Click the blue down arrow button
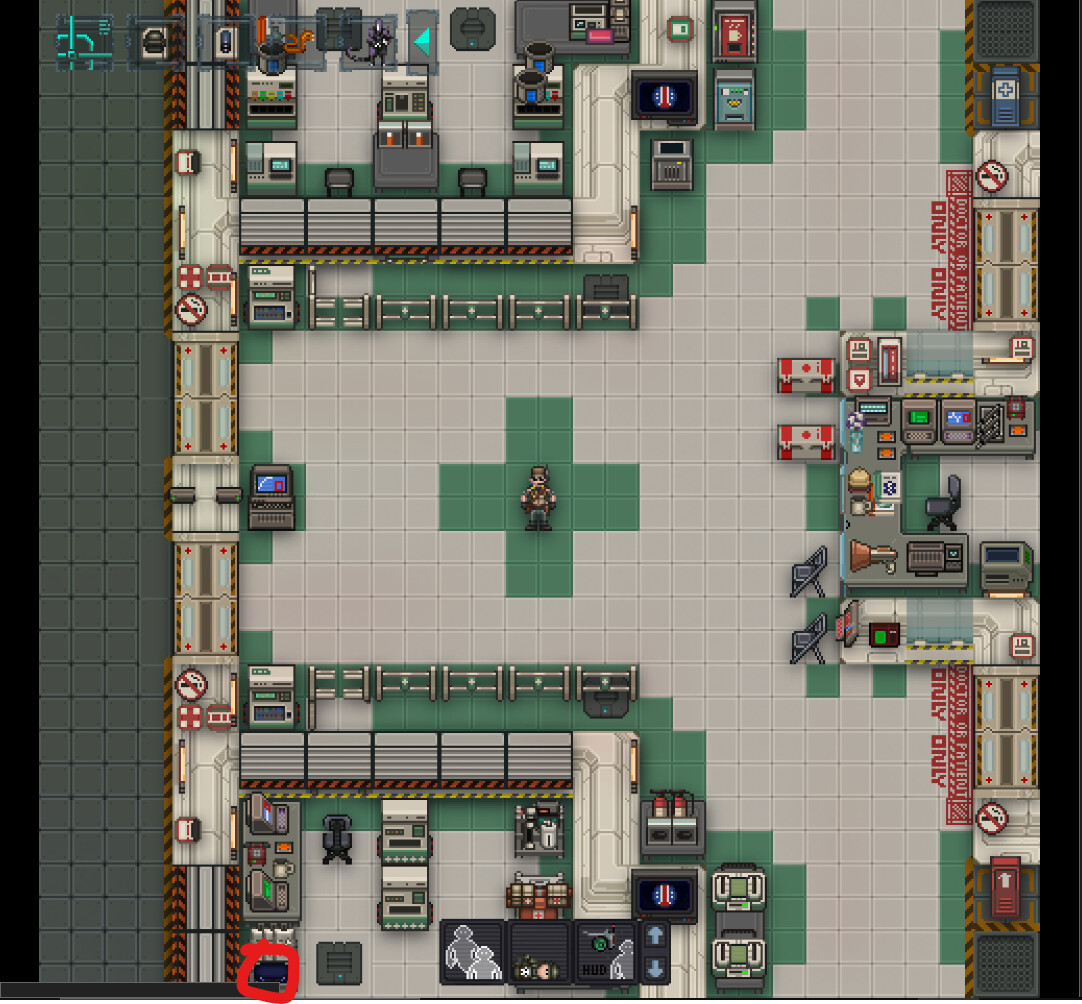 click(x=654, y=967)
